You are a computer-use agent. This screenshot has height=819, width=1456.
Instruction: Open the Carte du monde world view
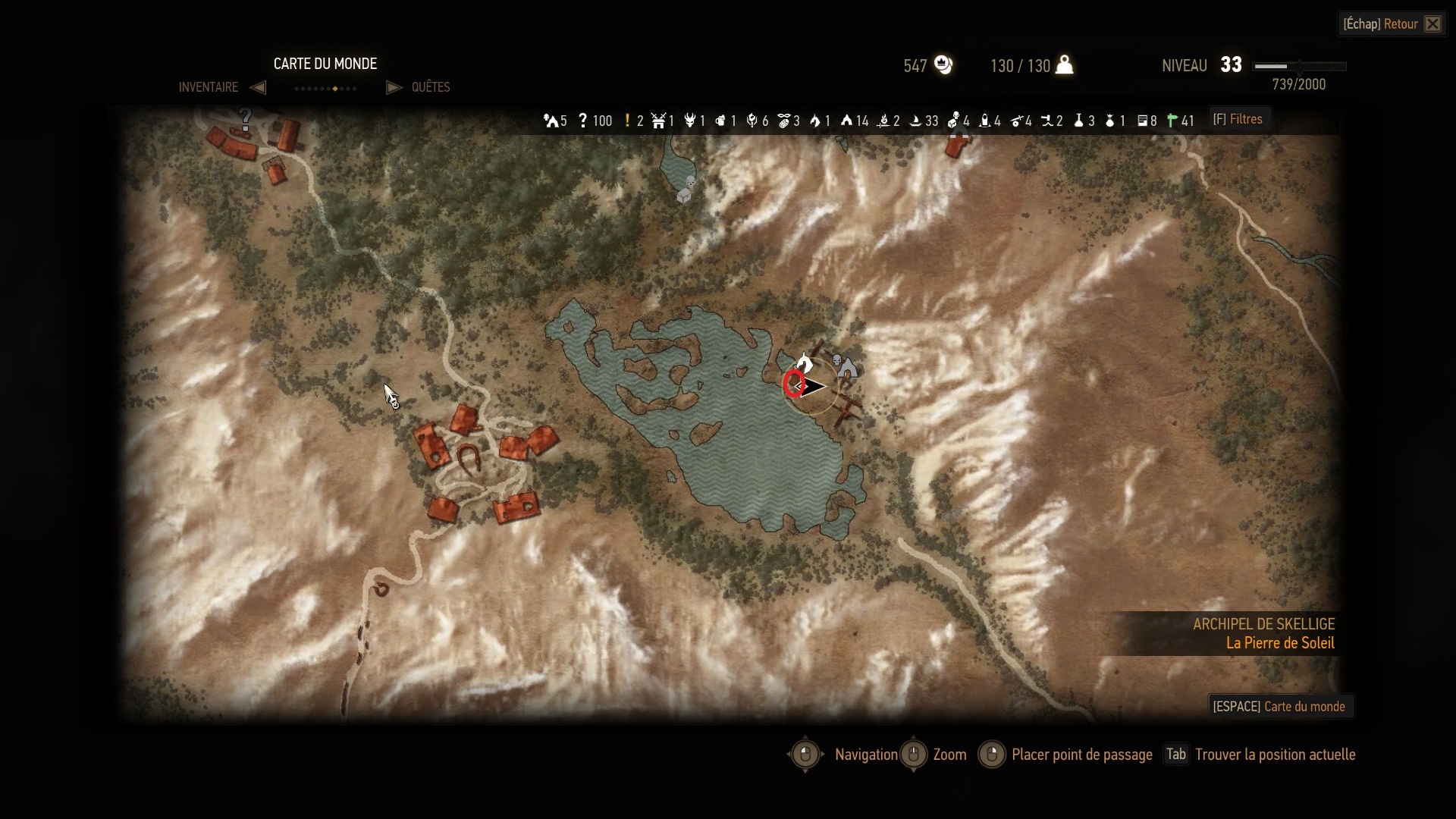pos(1280,707)
